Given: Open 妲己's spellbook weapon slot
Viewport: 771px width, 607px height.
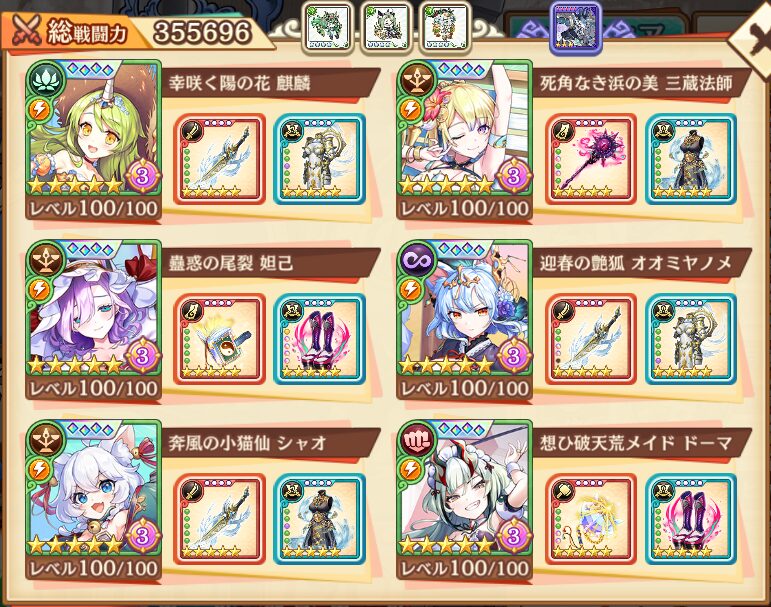Looking at the screenshot, I should click(220, 339).
